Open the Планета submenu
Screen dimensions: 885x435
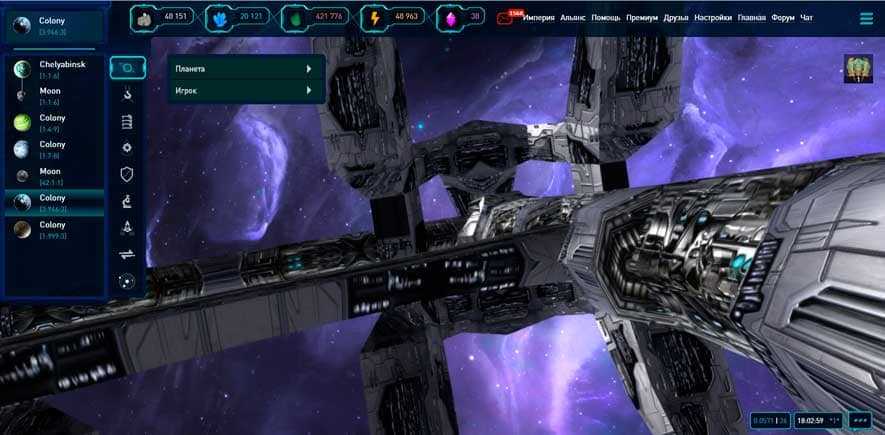coord(240,68)
